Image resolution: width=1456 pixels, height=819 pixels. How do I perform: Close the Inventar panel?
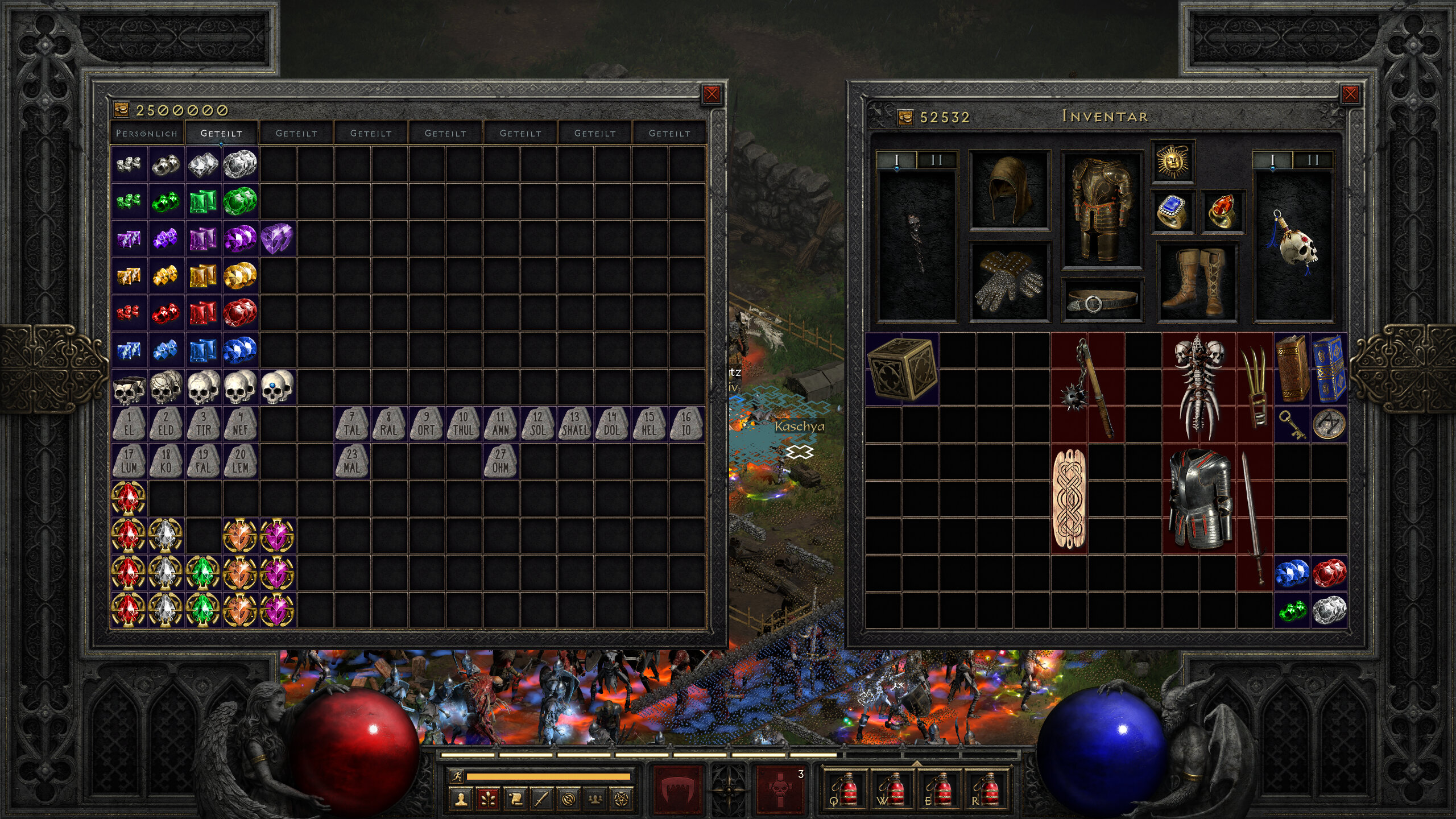pos(1350,94)
